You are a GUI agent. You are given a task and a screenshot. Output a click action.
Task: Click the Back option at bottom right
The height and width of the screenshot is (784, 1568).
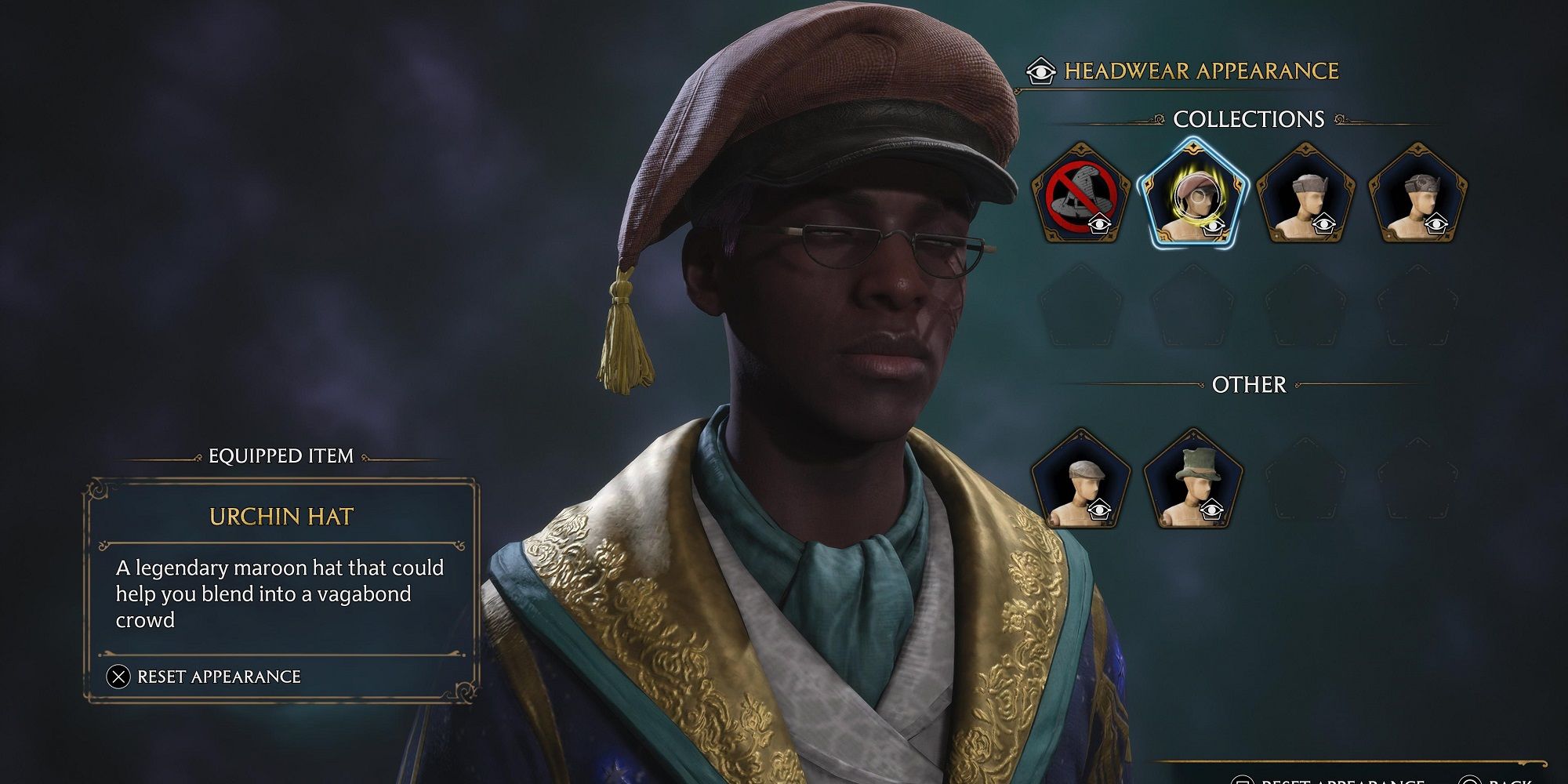1490,780
